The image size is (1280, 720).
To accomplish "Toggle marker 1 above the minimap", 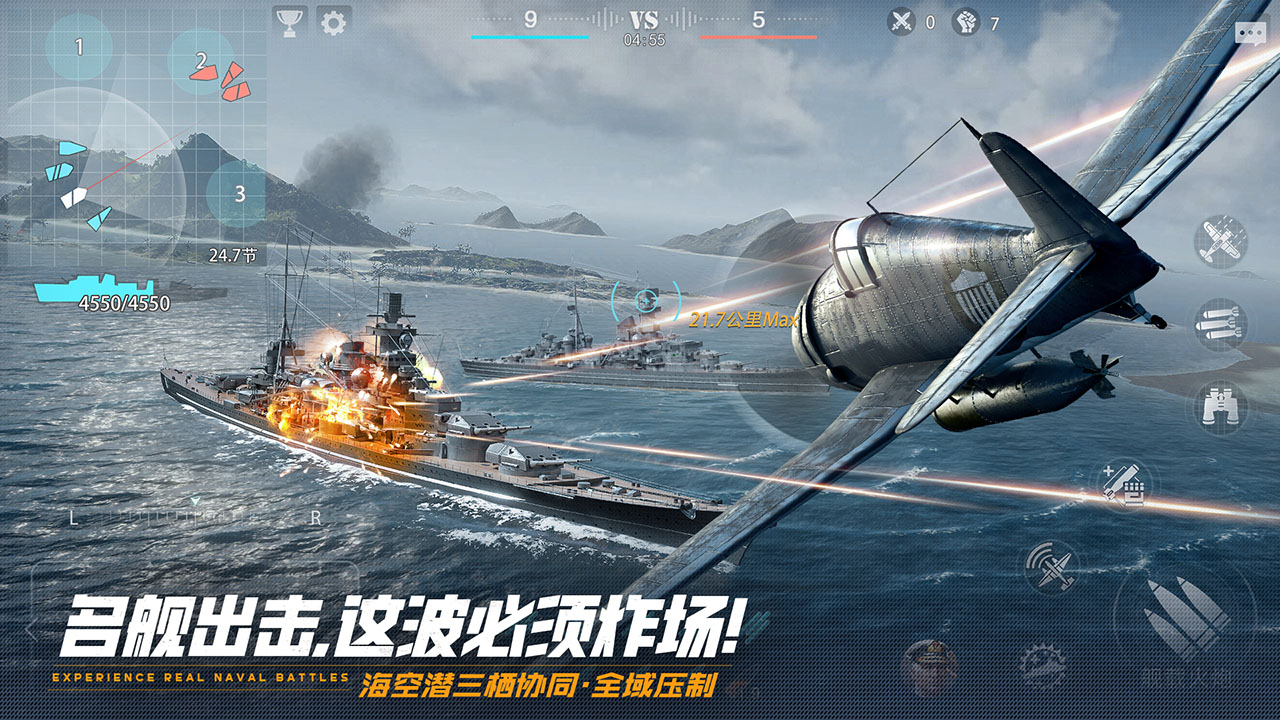I will tap(78, 46).
